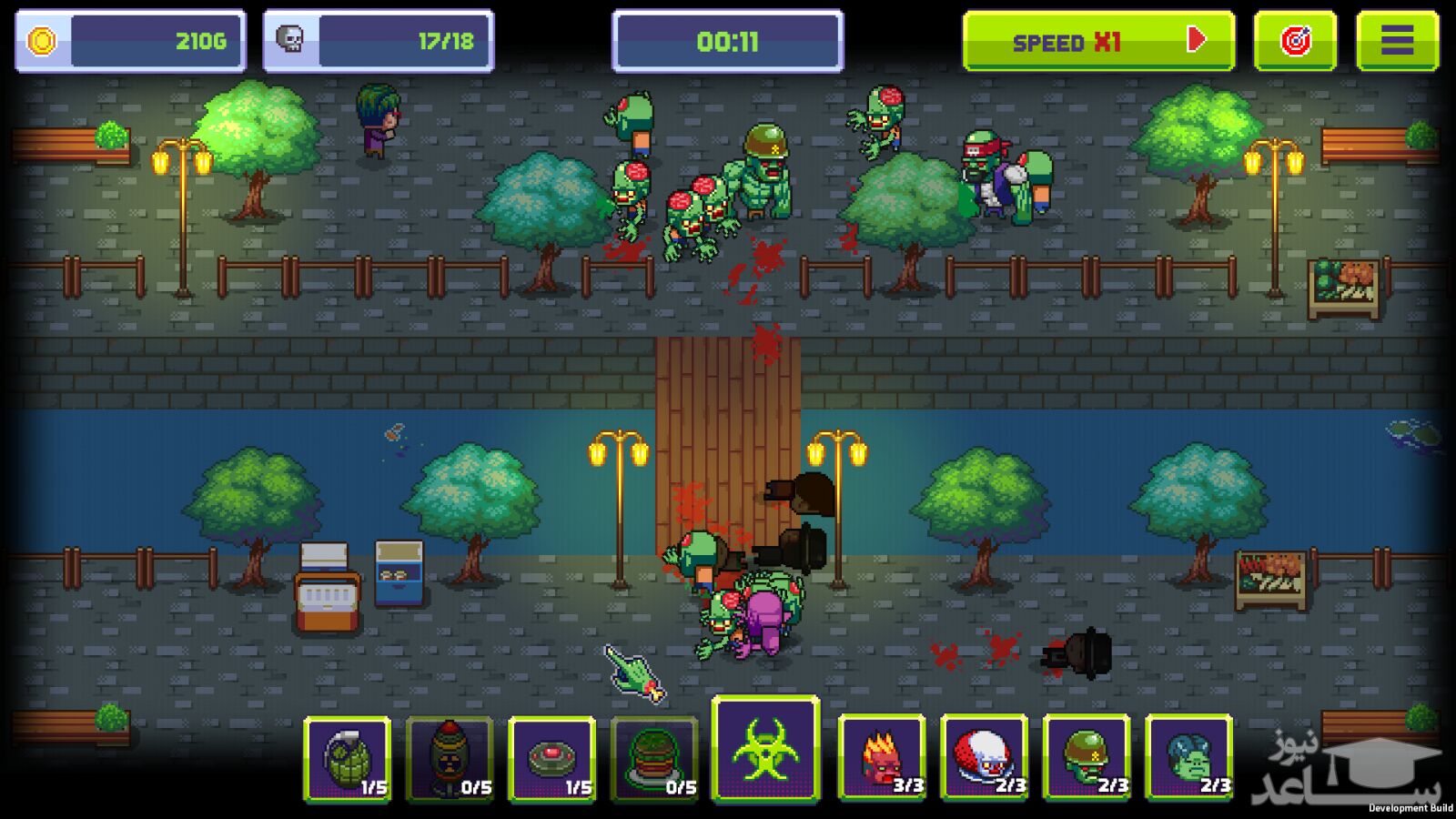This screenshot has height=819, width=1456.
Task: Open the hamburger menu
Action: tap(1397, 41)
